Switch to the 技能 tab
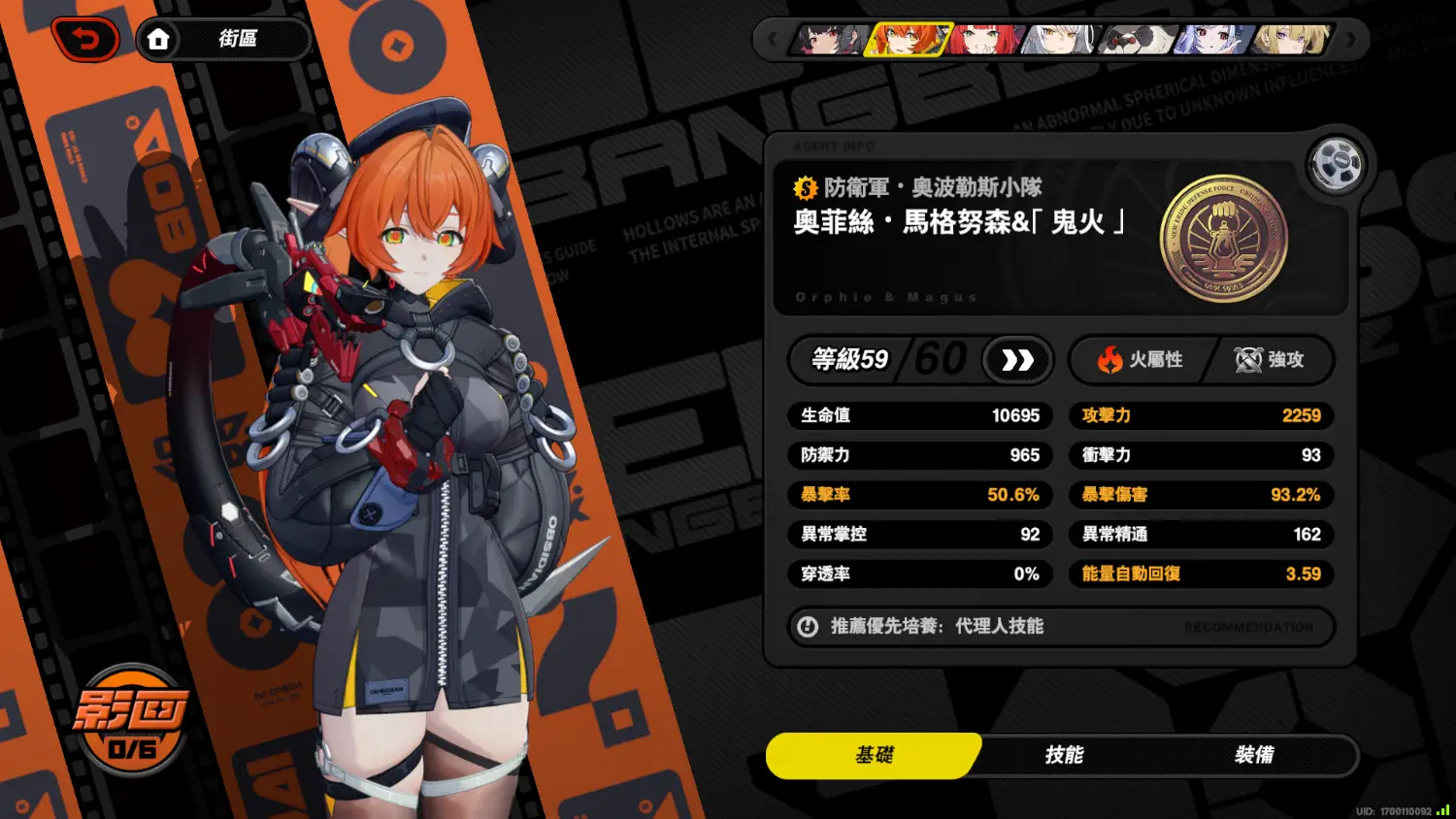 (1064, 756)
